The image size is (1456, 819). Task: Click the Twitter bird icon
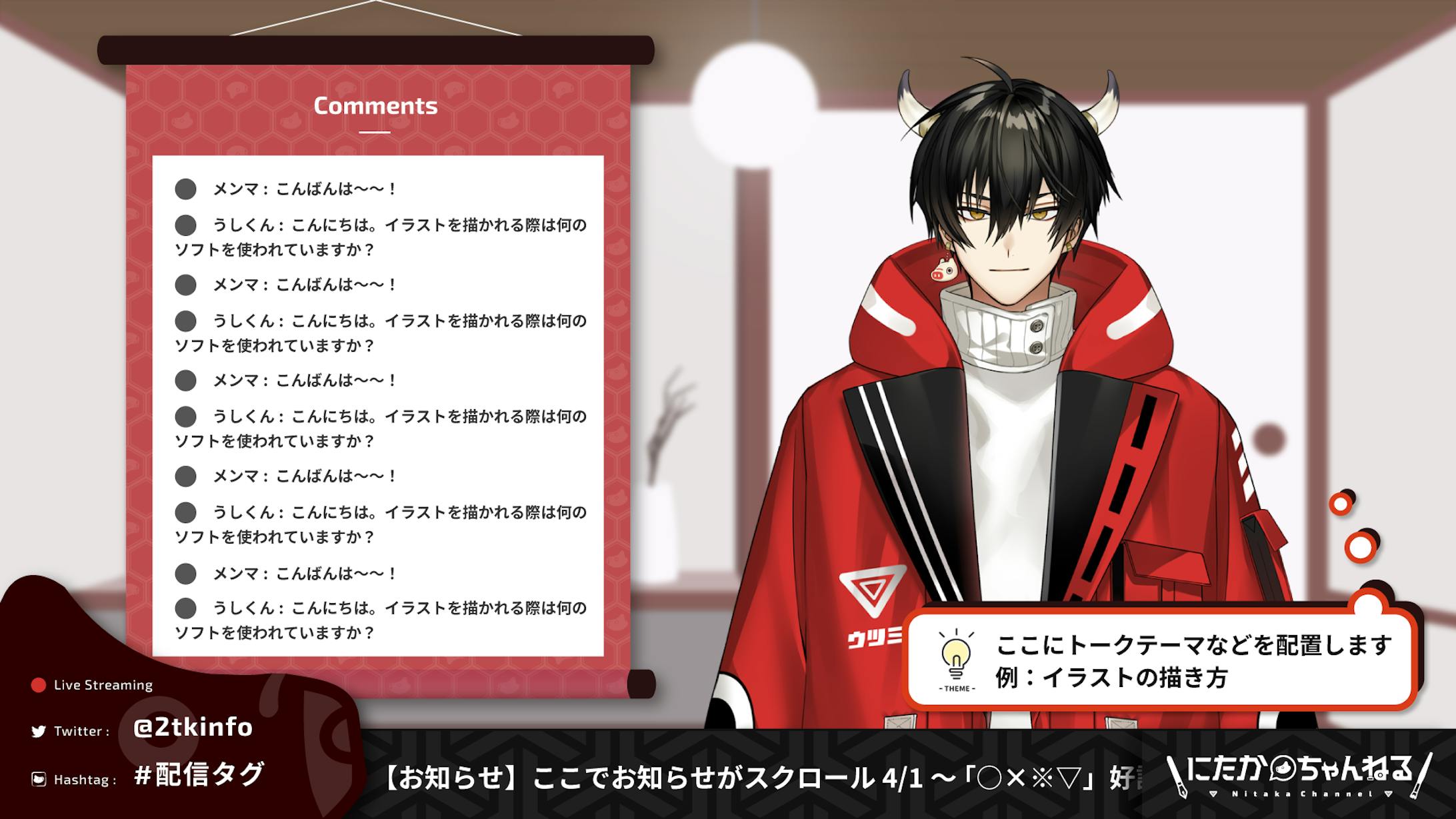click(39, 732)
